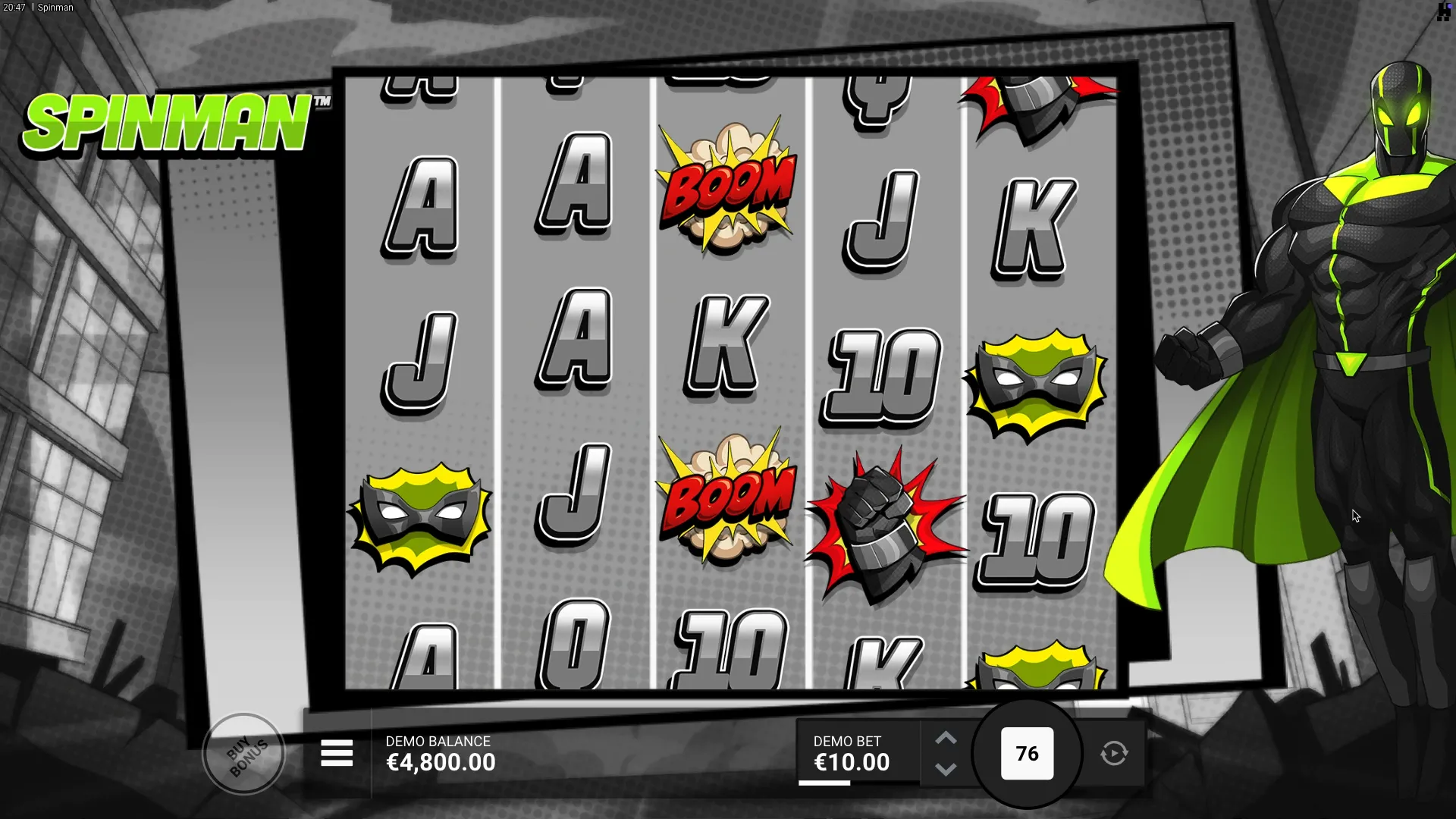Open the Buy Bonus feature
1456x819 pixels.
coord(244,754)
